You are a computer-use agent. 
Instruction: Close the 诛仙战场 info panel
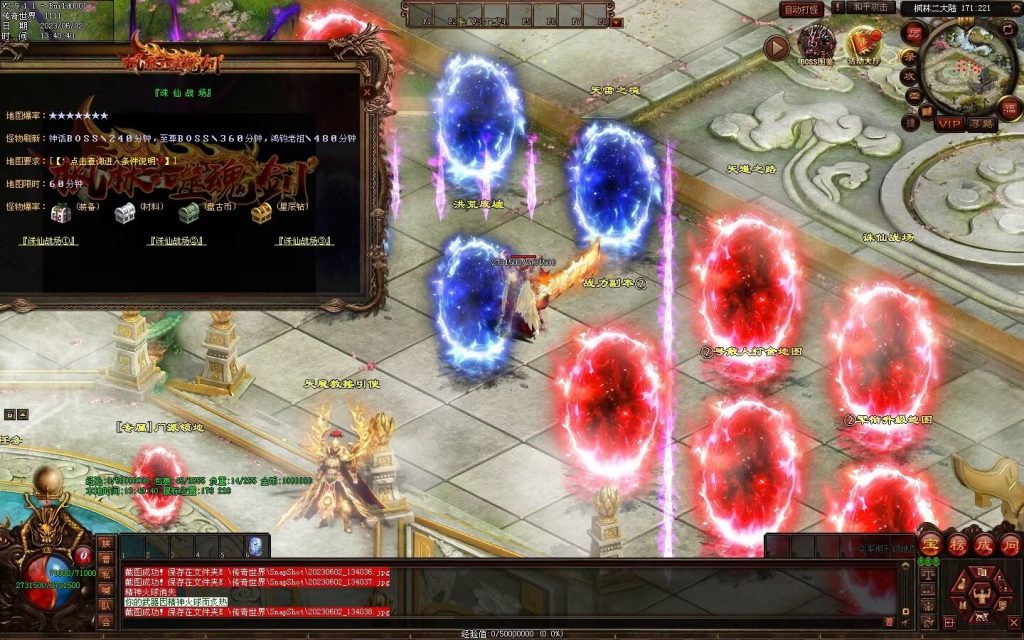[367, 92]
